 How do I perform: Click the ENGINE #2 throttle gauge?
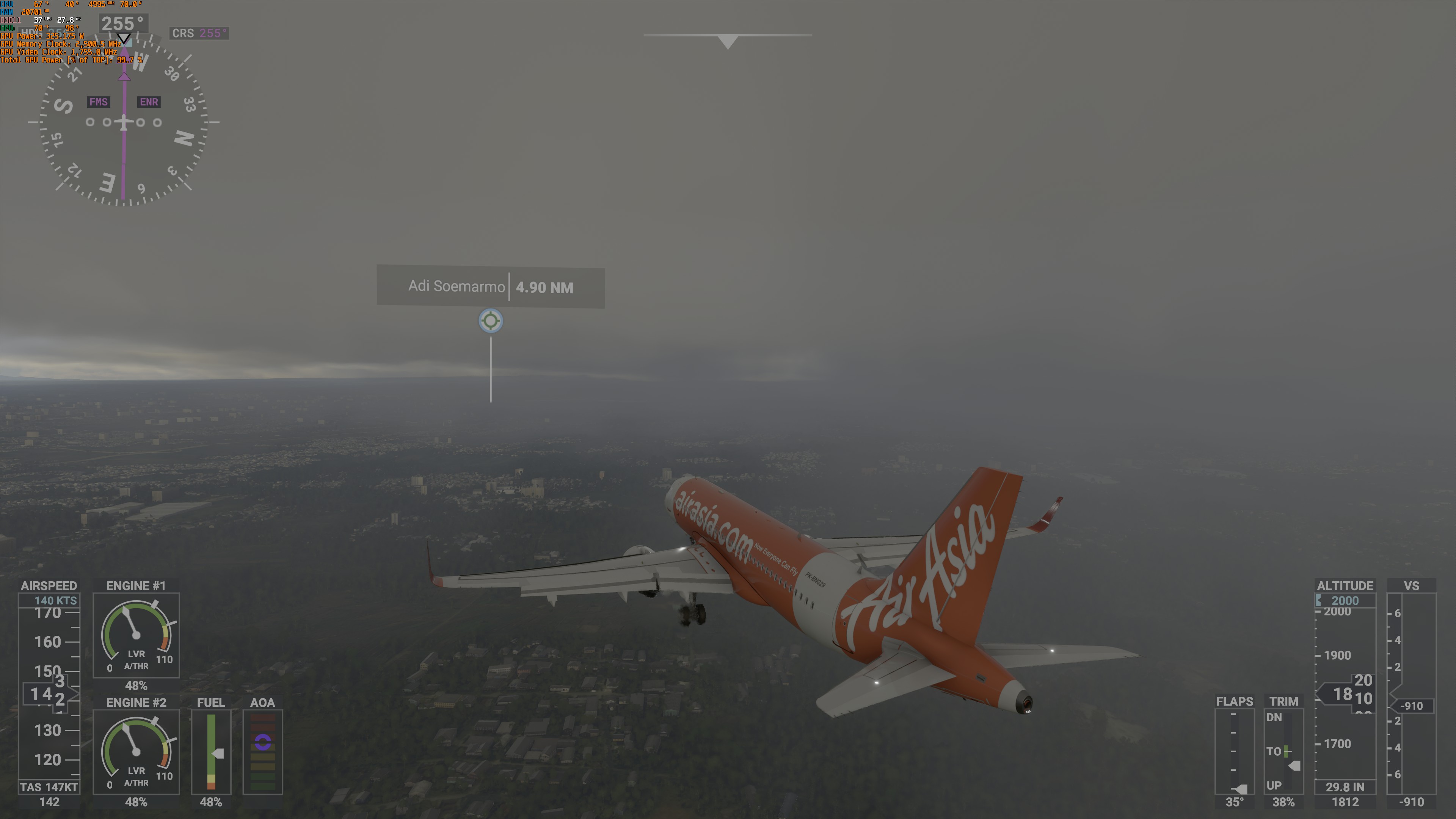point(136,752)
